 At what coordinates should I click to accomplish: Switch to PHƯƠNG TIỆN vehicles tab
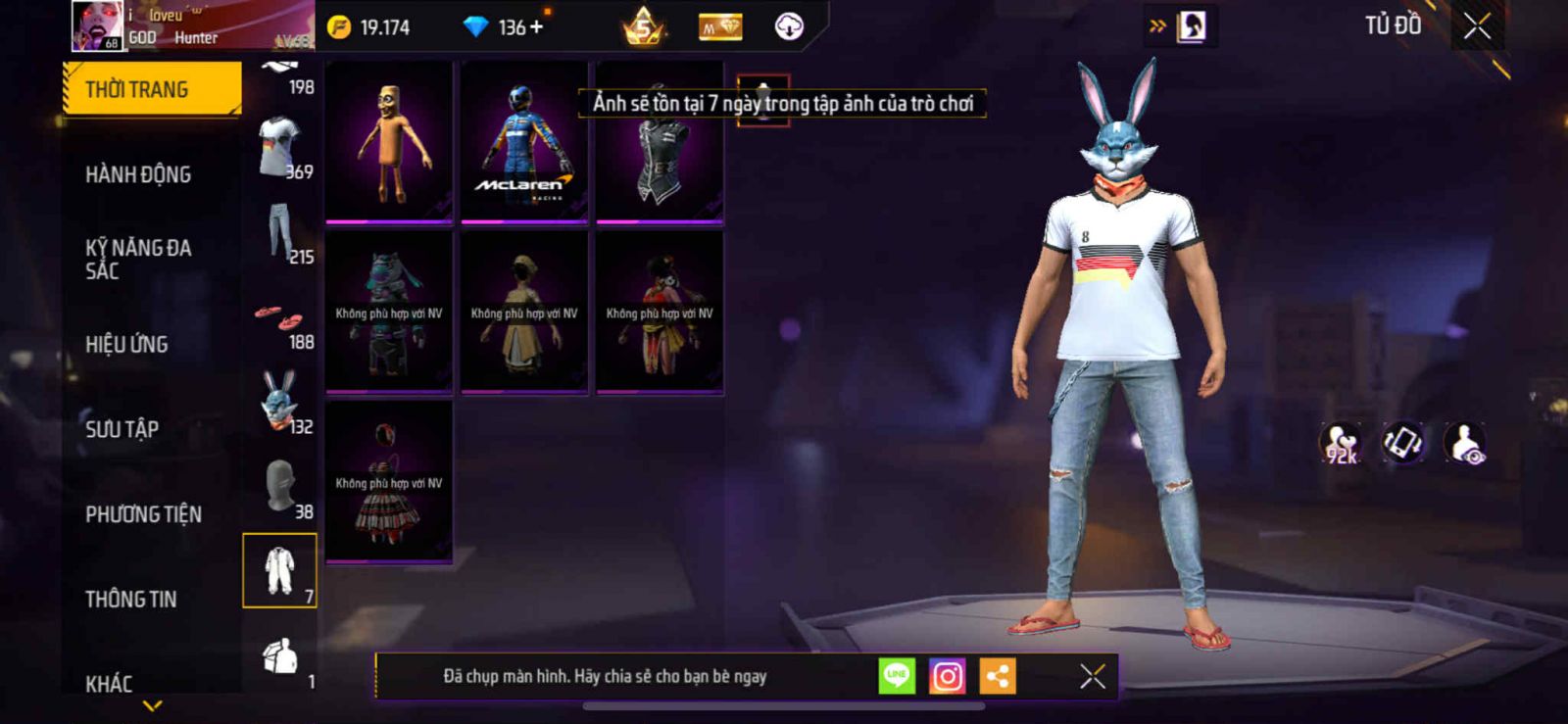coord(143,514)
